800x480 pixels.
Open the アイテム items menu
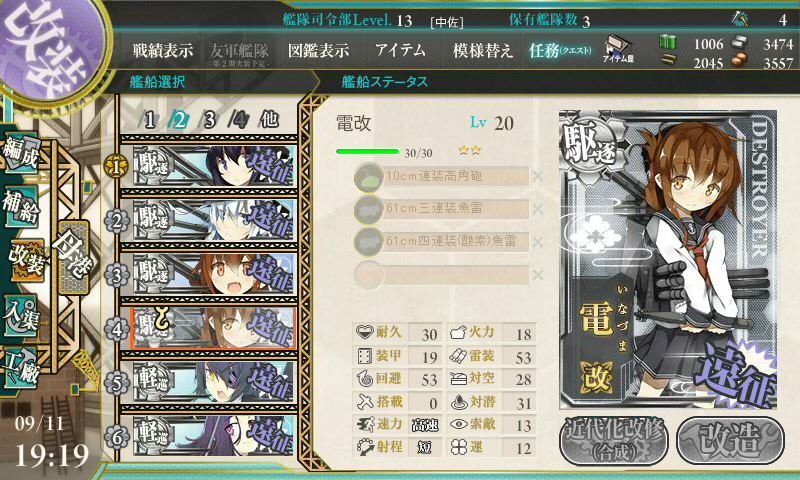coord(400,50)
